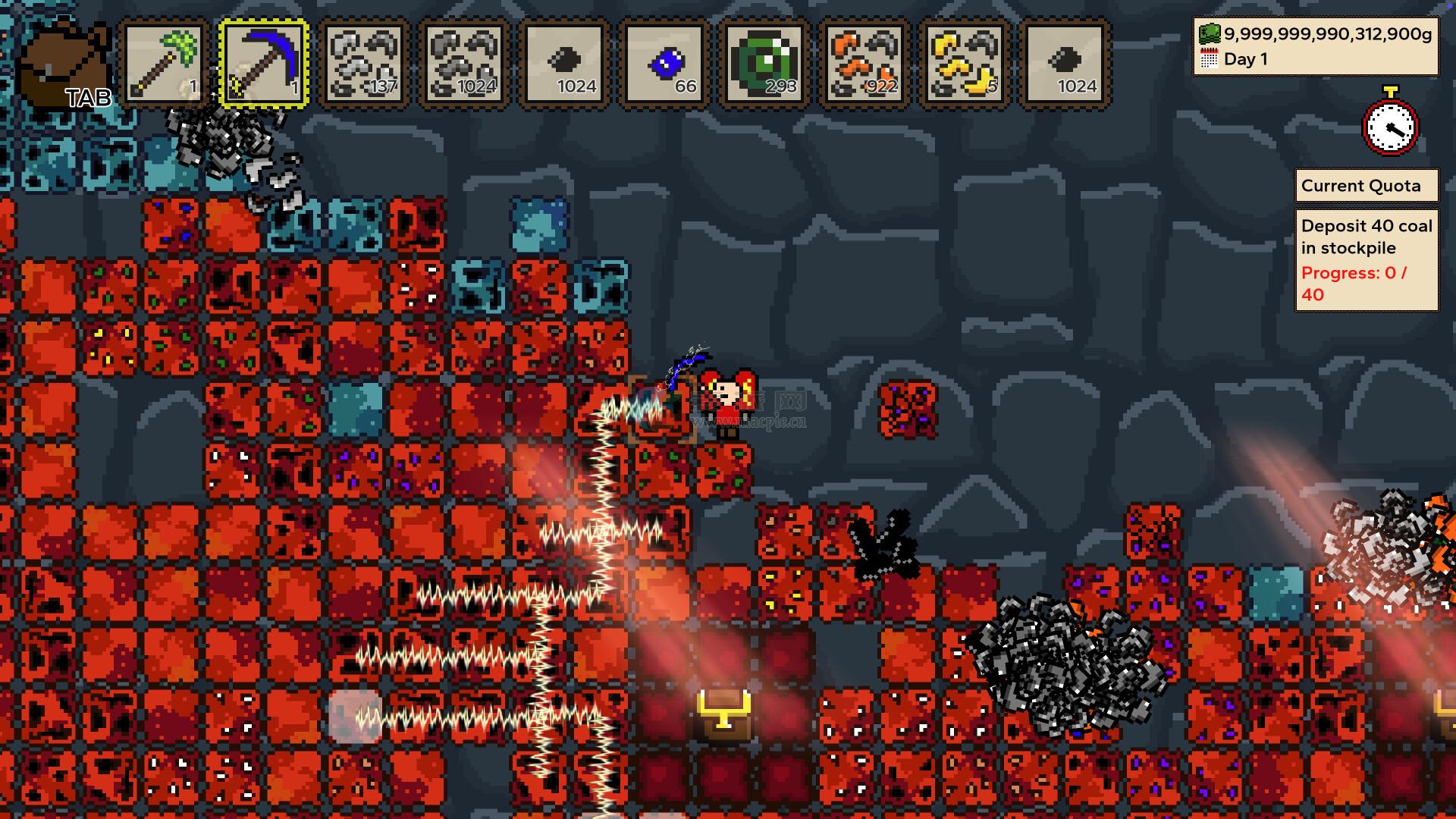Viewport: 1456px width, 819px height.
Task: Open the backpack inventory bag
Action: 64,65
